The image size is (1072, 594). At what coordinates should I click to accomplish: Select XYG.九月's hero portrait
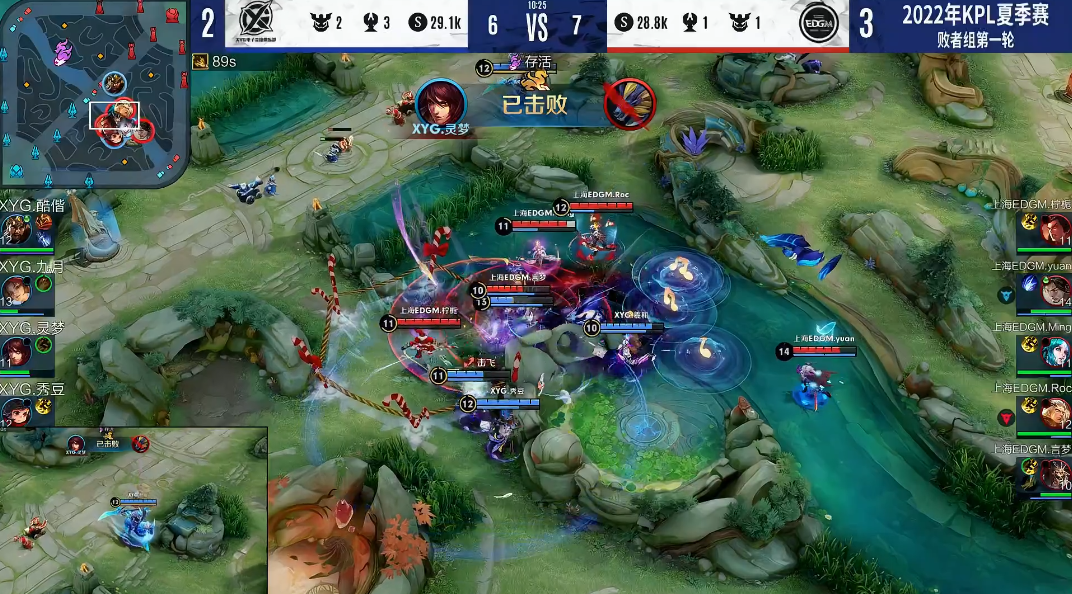coord(16,292)
